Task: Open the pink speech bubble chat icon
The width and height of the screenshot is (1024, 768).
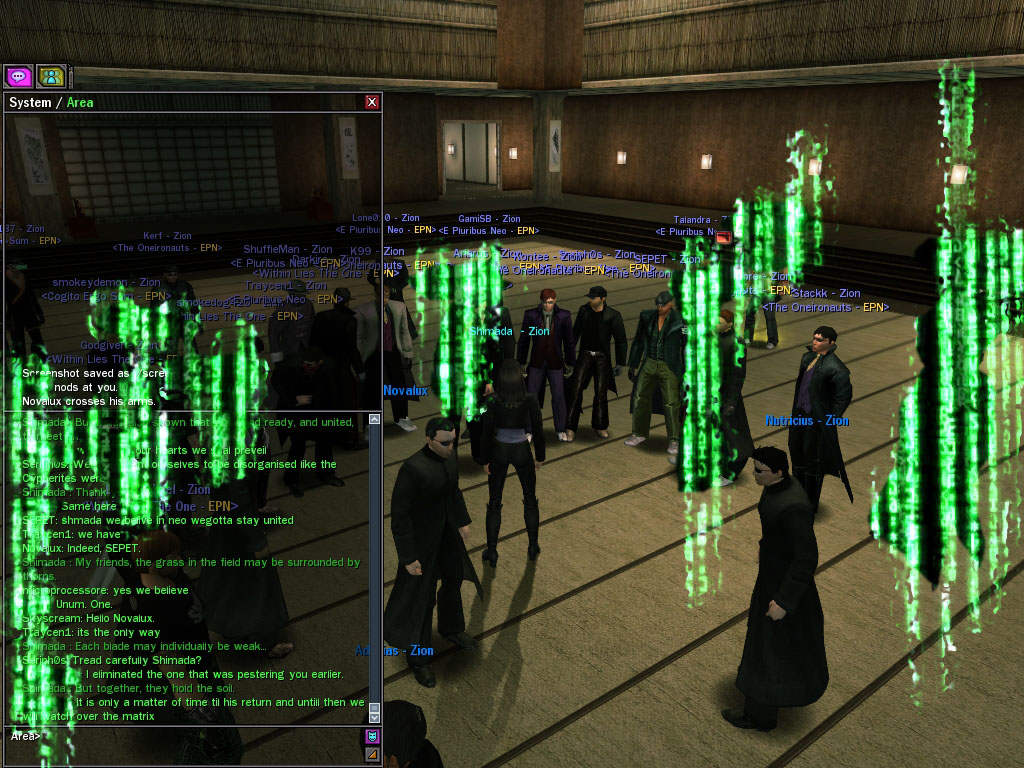Action: click(x=18, y=76)
